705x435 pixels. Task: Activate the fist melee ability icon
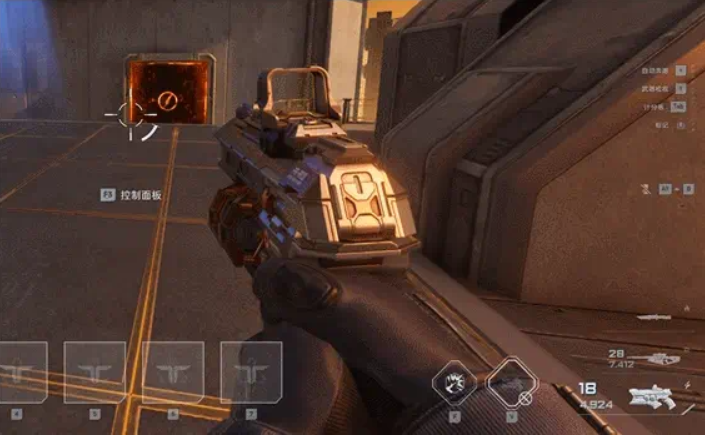point(453,383)
